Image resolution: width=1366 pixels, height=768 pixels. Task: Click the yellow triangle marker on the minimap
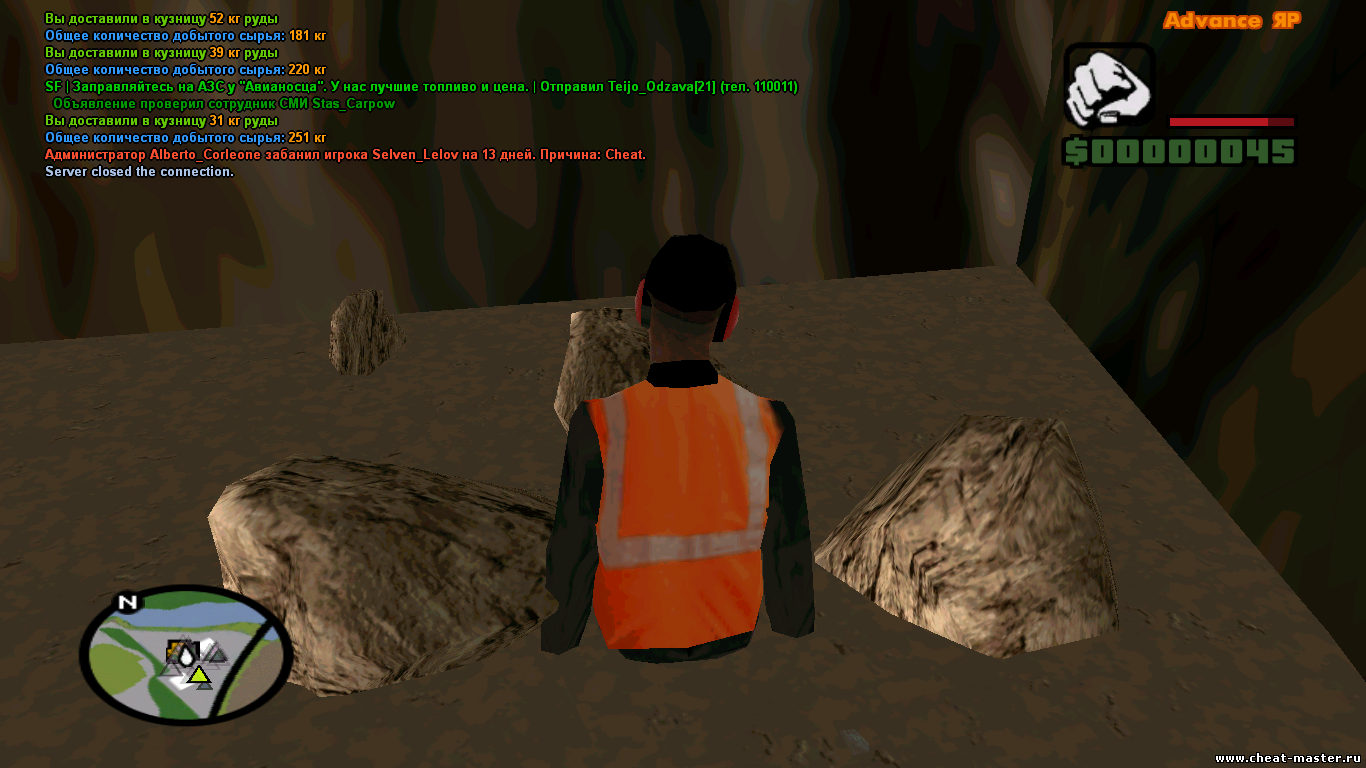[x=200, y=676]
